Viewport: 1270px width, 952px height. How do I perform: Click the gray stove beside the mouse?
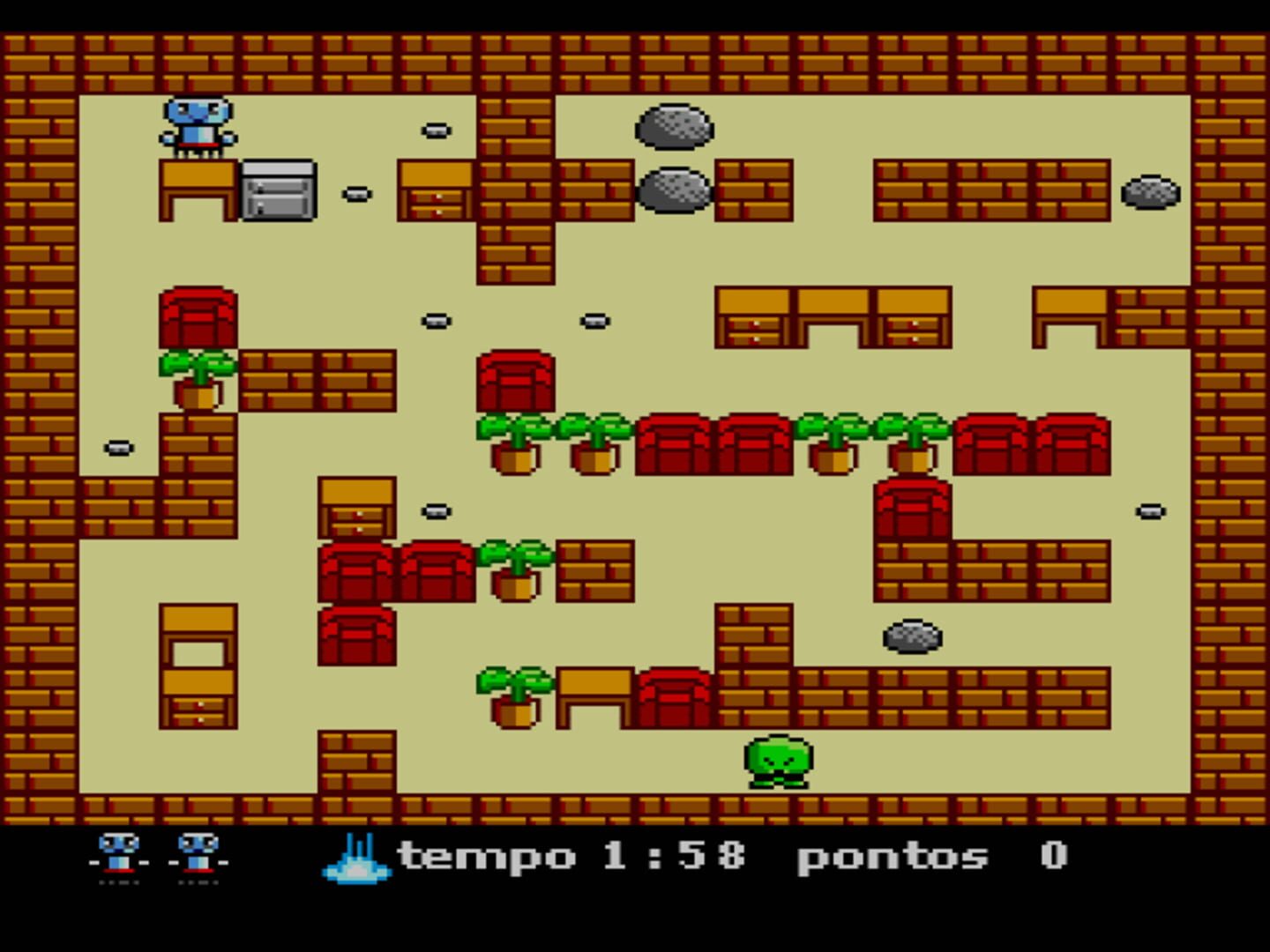pos(278,190)
